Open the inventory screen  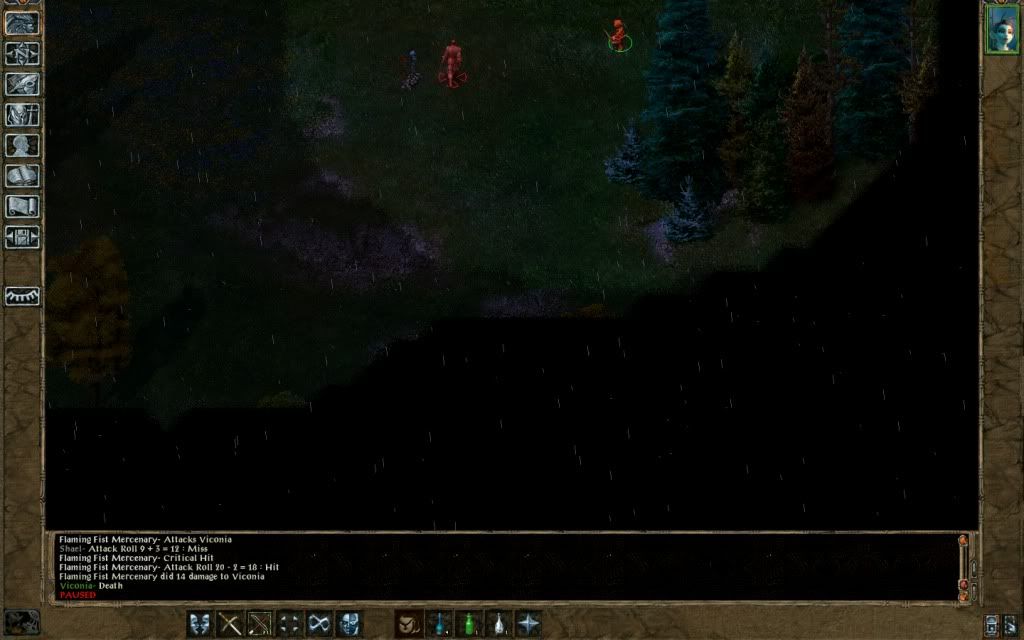[x=22, y=115]
